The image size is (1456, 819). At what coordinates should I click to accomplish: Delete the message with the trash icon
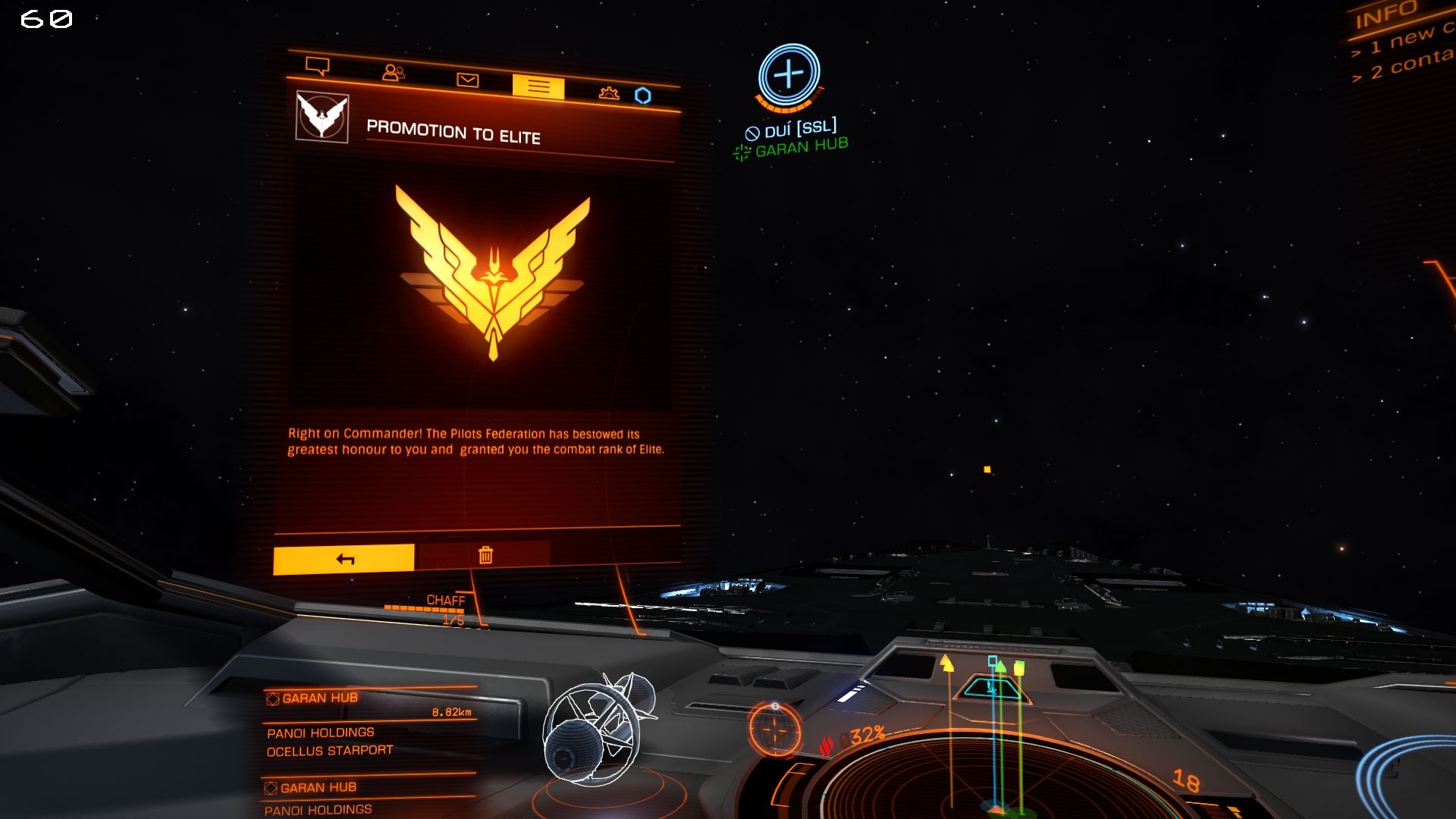point(485,556)
